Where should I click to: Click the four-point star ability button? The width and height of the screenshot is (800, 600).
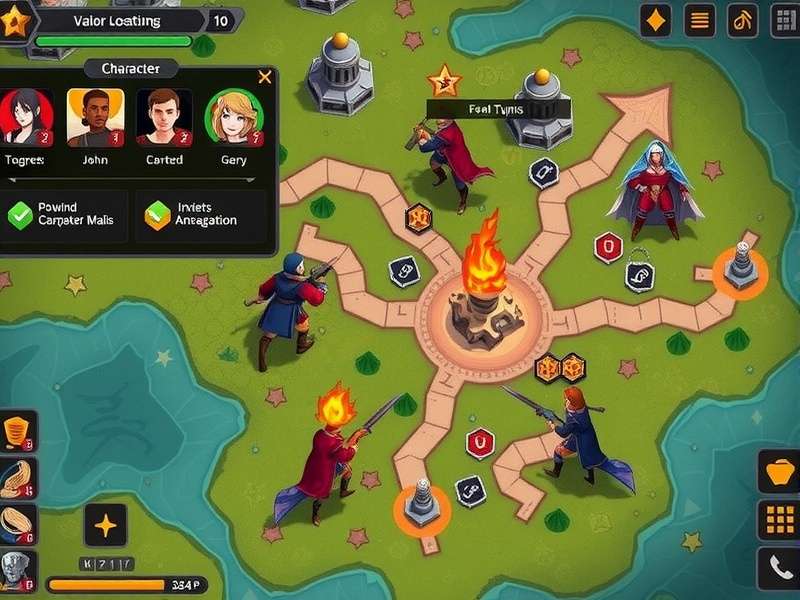point(105,524)
